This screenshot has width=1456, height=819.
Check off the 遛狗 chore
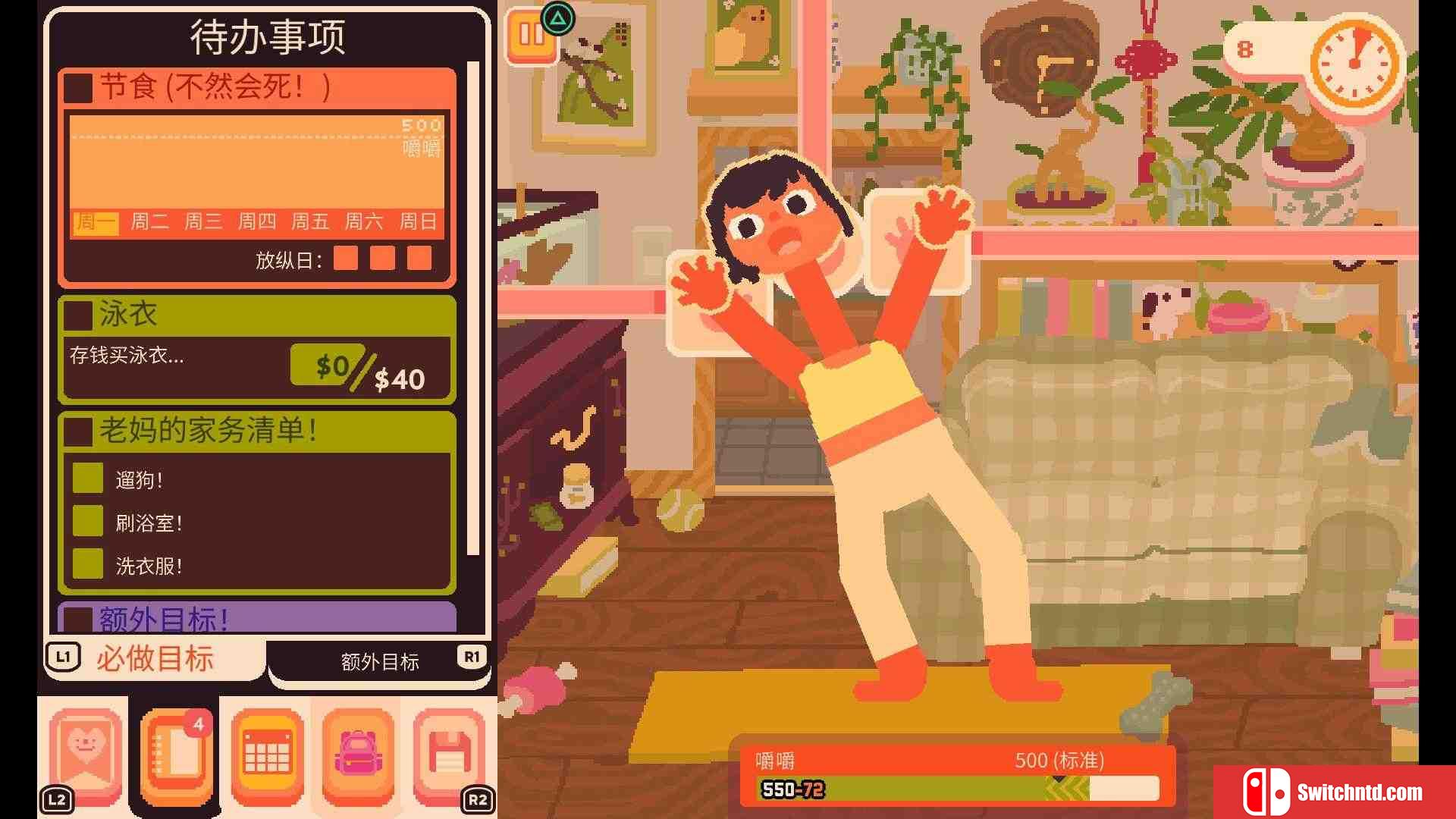coord(88,479)
